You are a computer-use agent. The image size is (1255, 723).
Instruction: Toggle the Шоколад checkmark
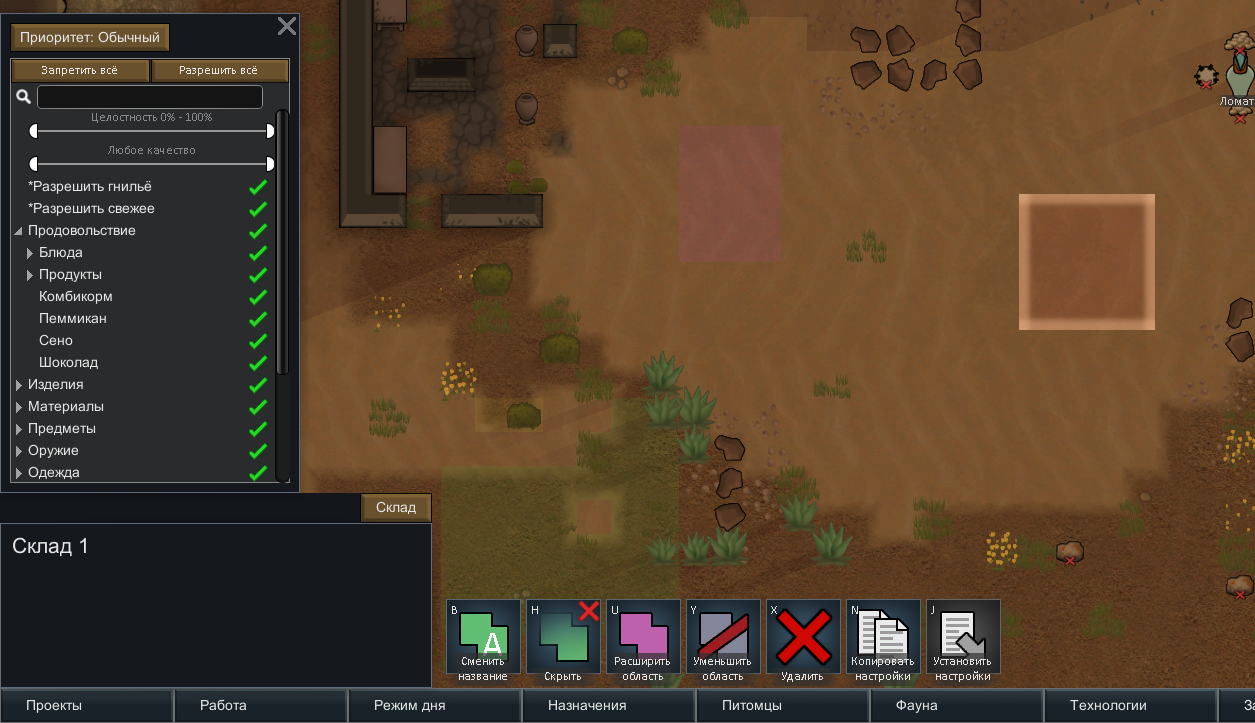[x=258, y=363]
